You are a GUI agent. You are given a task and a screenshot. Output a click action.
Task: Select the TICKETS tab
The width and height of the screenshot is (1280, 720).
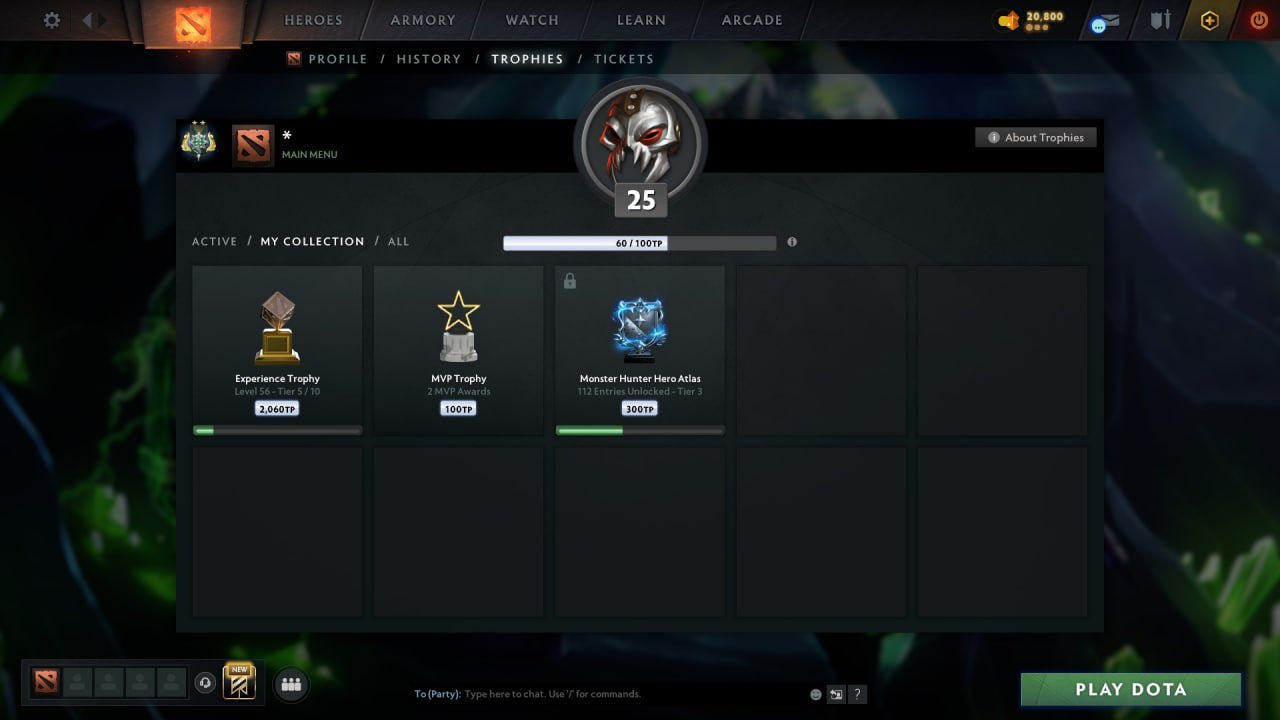pos(624,59)
